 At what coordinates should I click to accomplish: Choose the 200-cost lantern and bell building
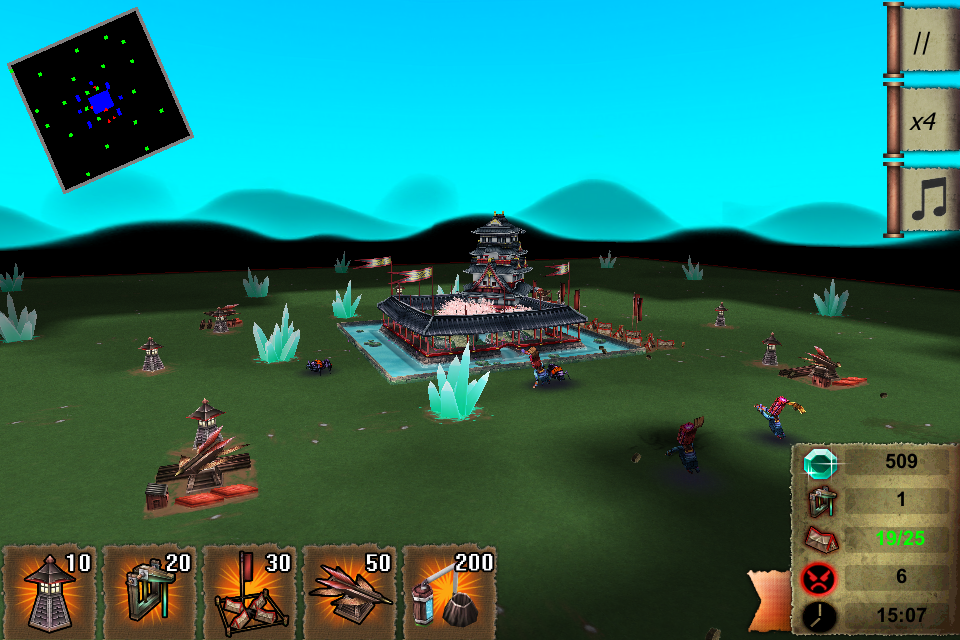450,592
